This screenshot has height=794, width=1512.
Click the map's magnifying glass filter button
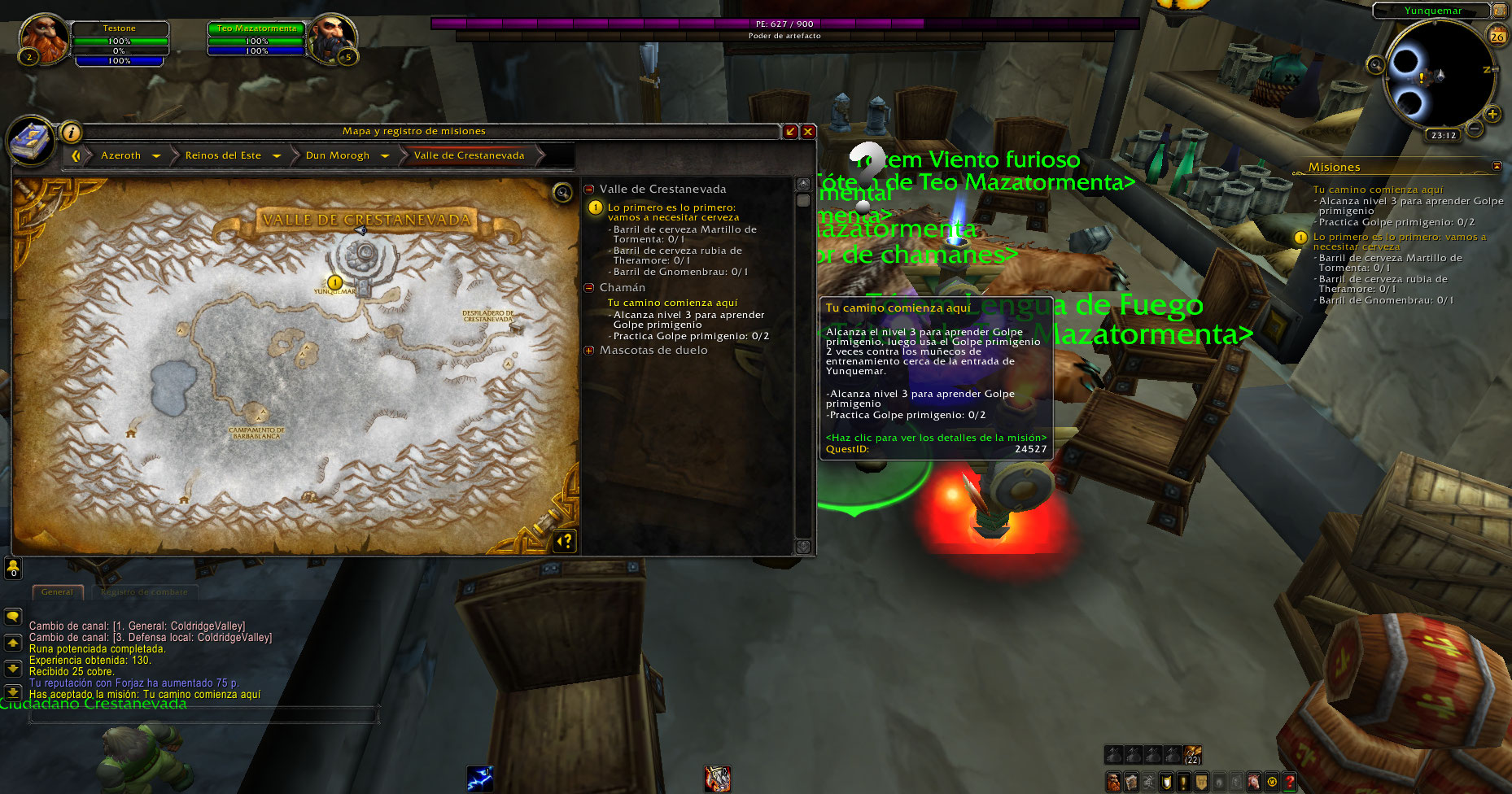point(562,192)
